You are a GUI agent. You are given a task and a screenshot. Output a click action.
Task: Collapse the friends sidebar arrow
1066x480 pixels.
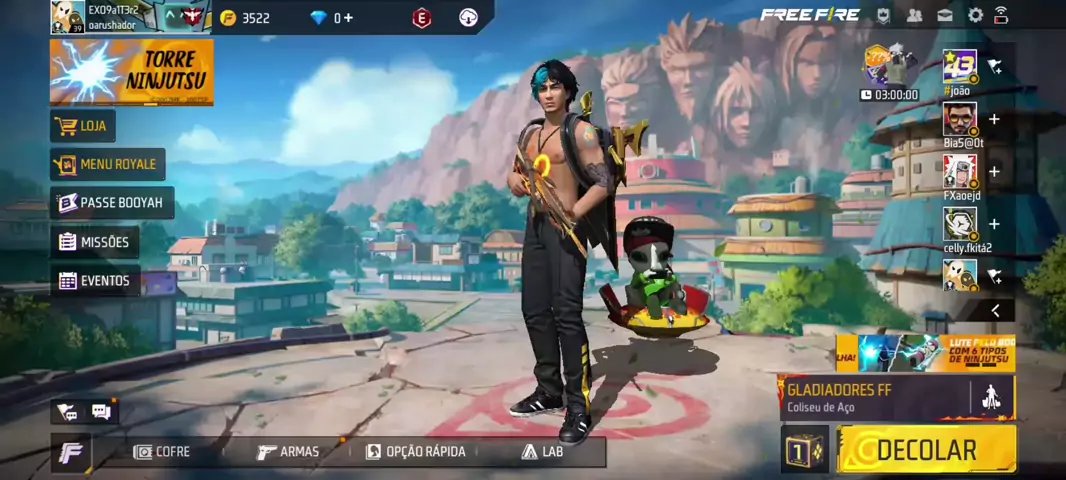click(x=995, y=311)
